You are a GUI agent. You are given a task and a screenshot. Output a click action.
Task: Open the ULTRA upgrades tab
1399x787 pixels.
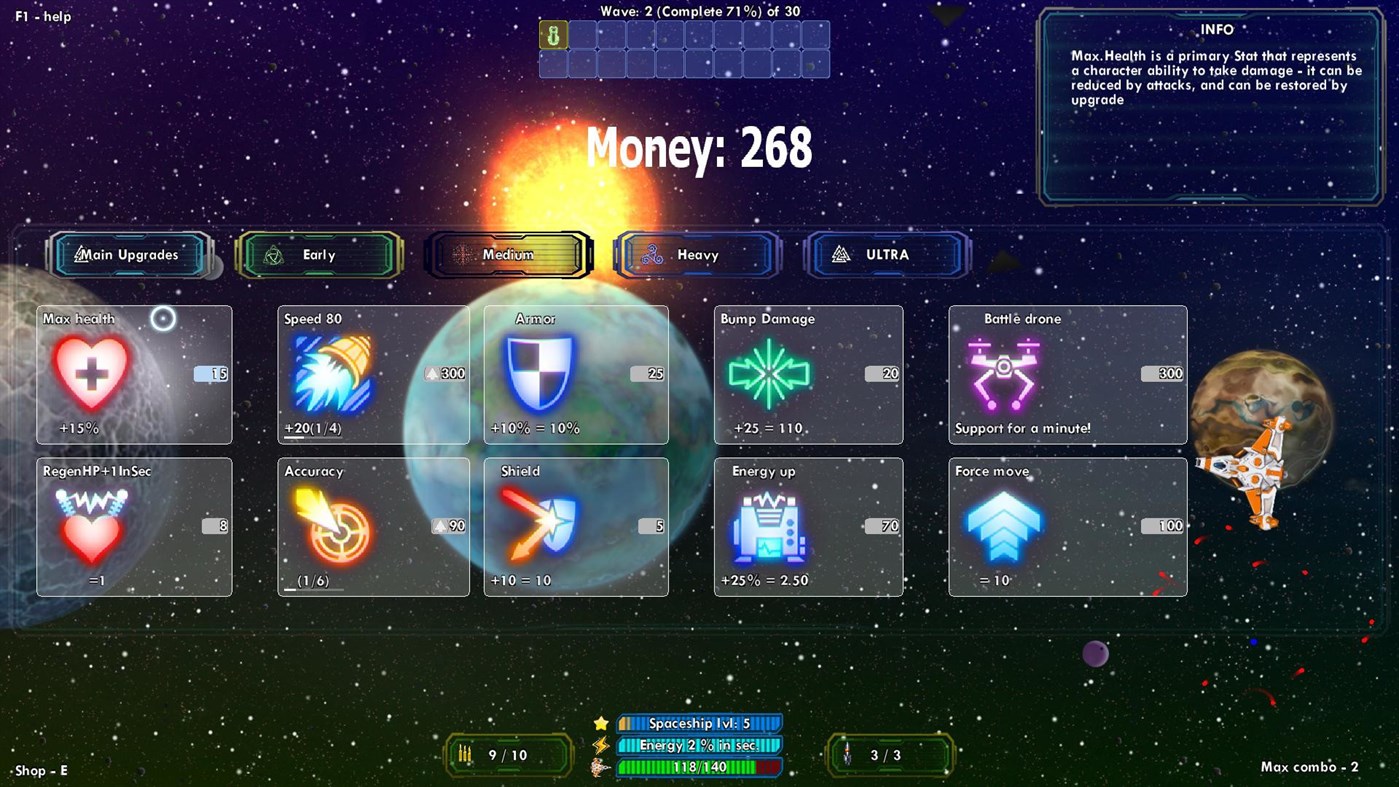pos(886,255)
